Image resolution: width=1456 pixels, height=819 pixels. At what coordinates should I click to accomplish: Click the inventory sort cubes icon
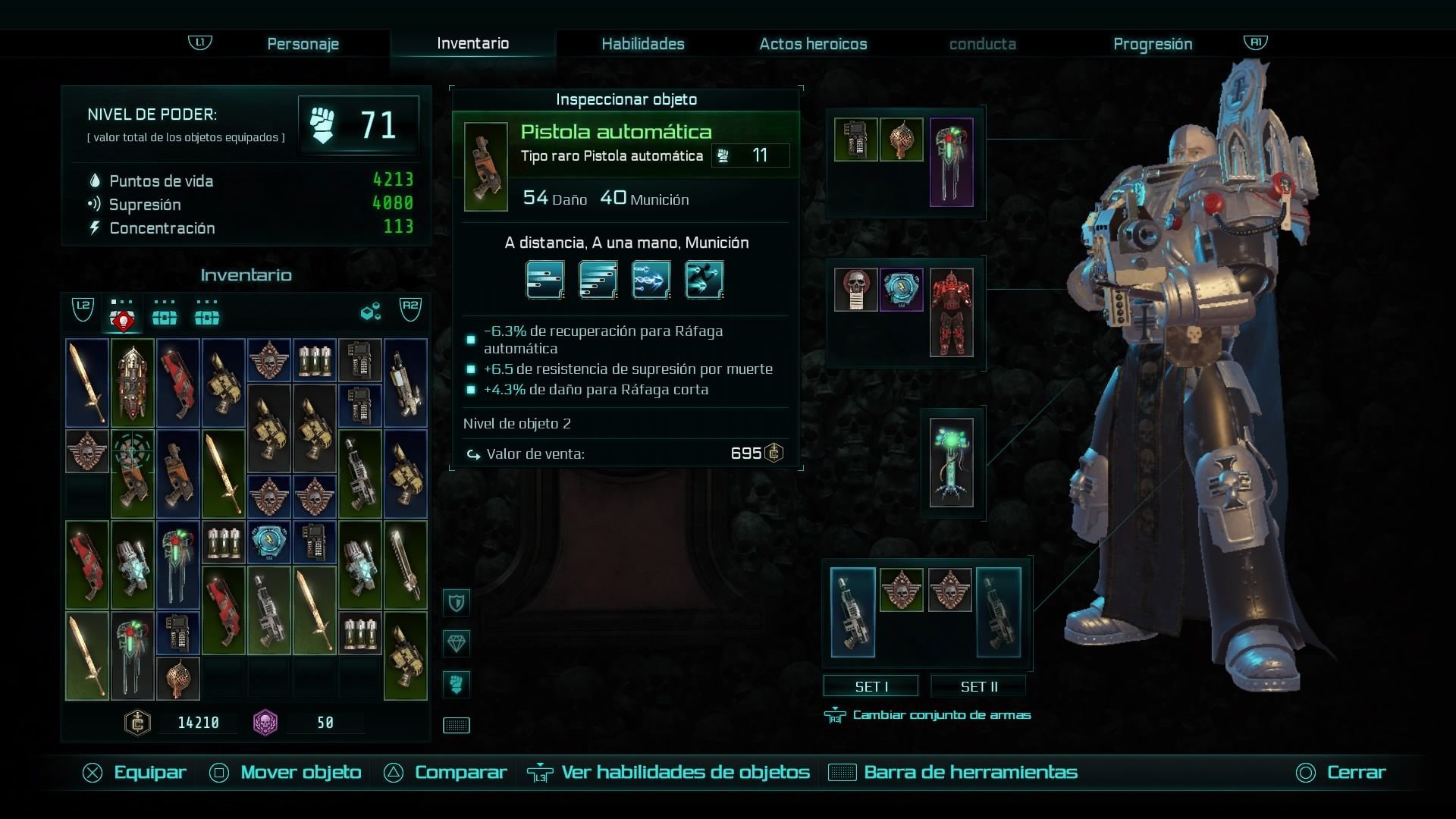pos(370,312)
